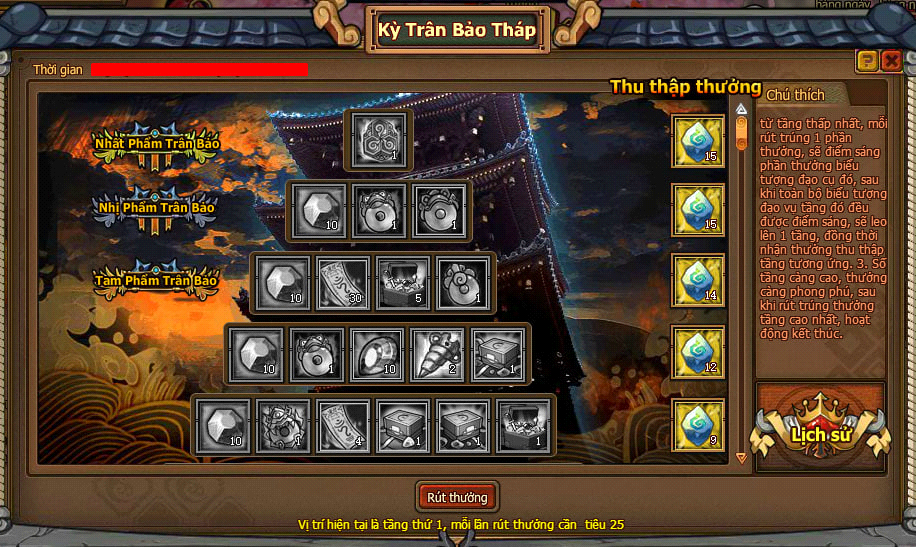Click the Rút thưởng draw button
This screenshot has width=916, height=547.
pyautogui.click(x=456, y=497)
